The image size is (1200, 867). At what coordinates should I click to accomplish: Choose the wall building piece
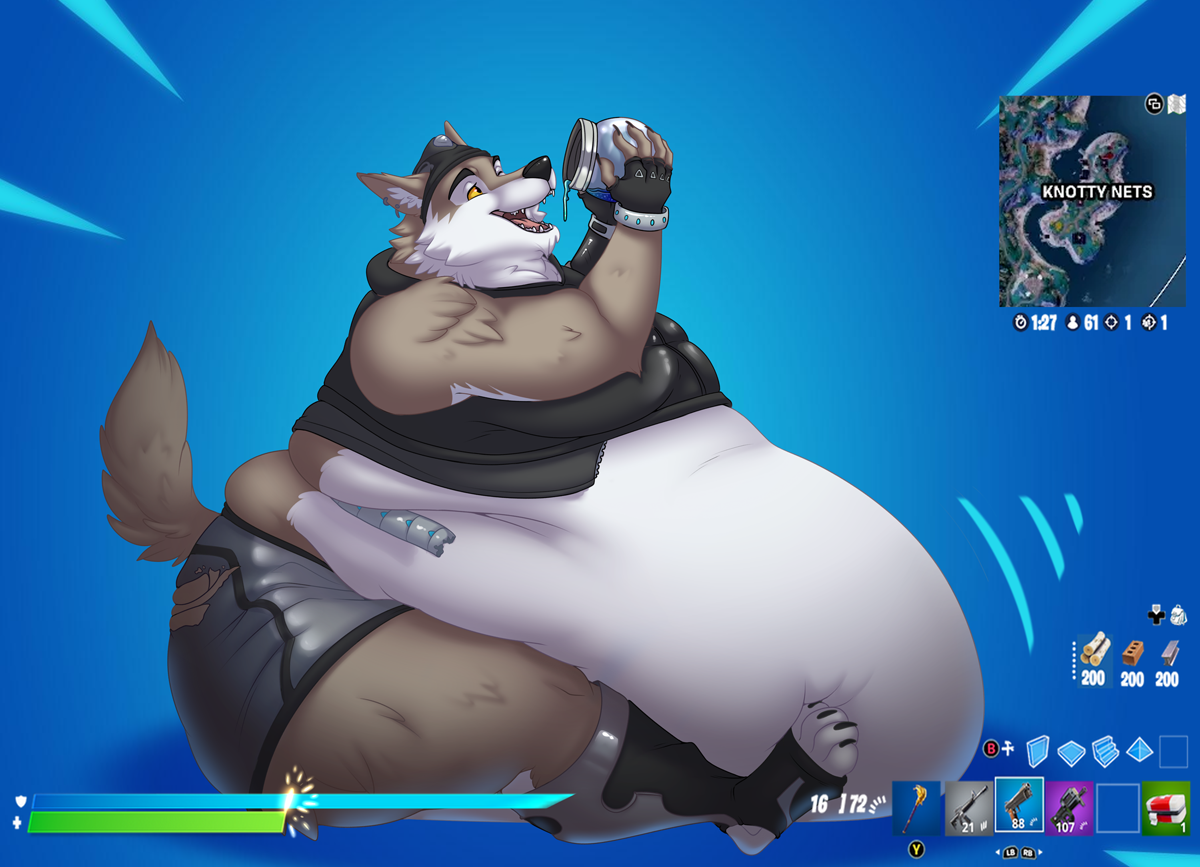tap(1038, 751)
